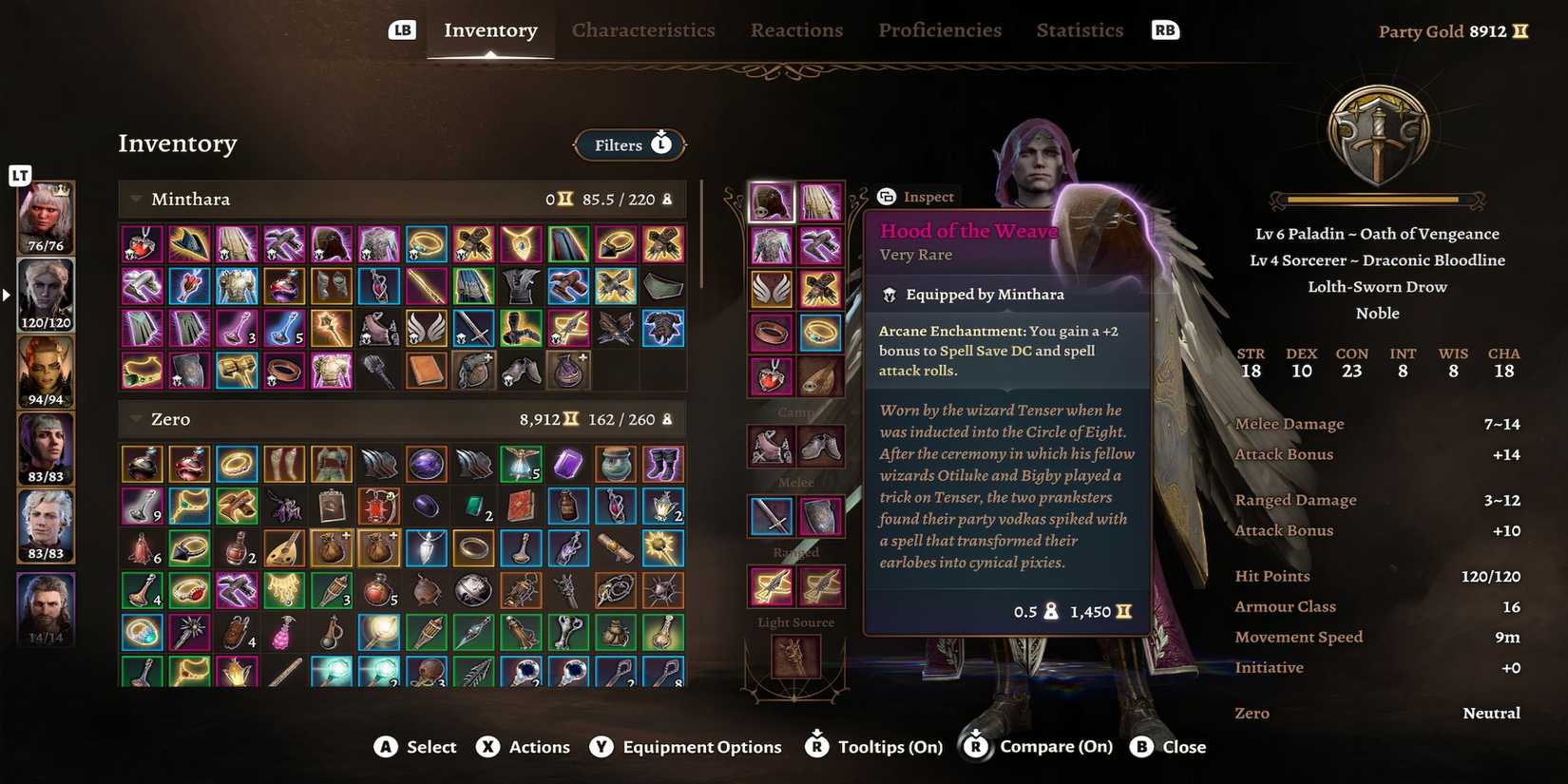Collapse the Zero inventory section
The width and height of the screenshot is (1568, 784).
pyautogui.click(x=136, y=418)
